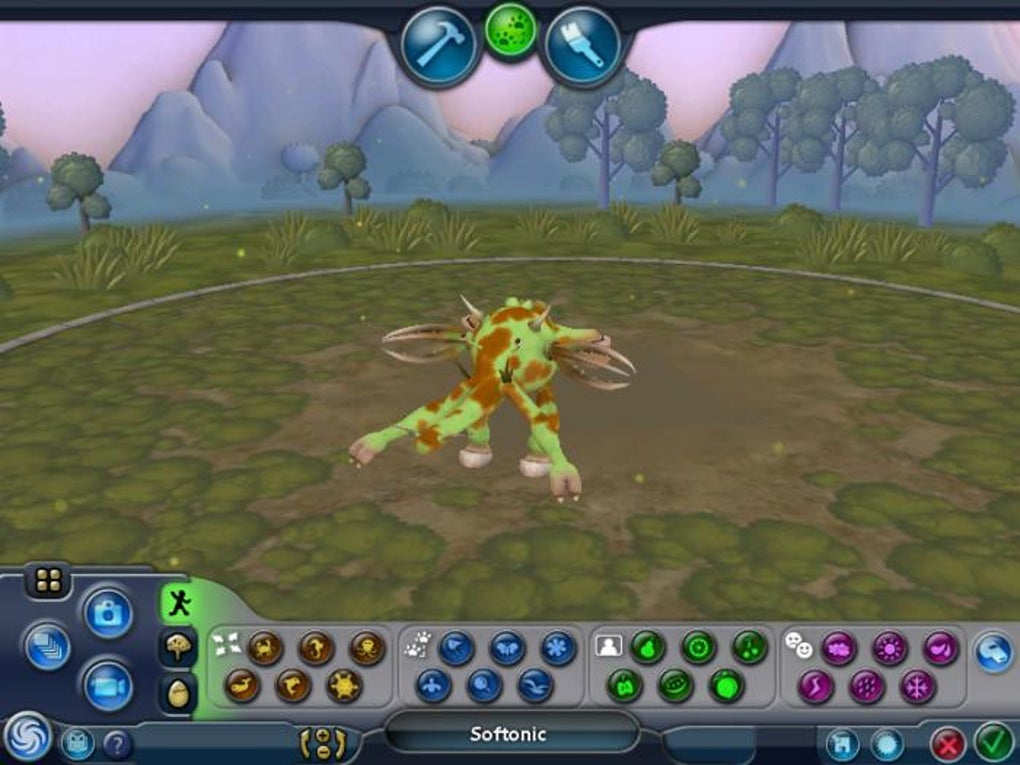
Task: Switch to the hammer Build mode
Action: click(x=438, y=45)
